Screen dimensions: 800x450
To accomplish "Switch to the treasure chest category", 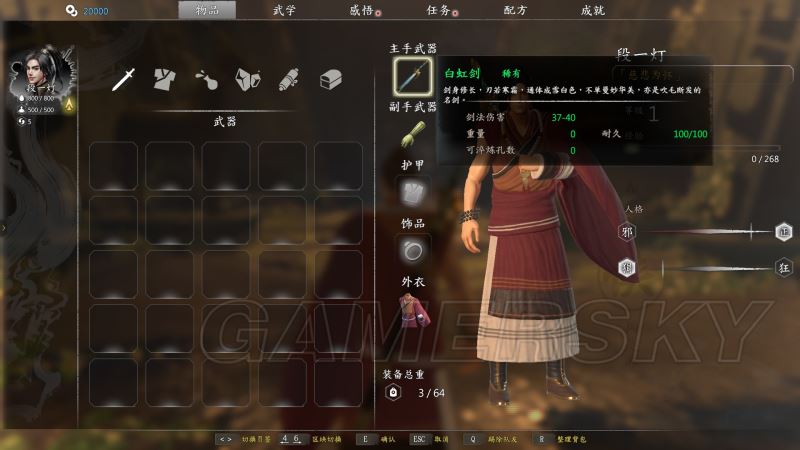I will pyautogui.click(x=330, y=79).
